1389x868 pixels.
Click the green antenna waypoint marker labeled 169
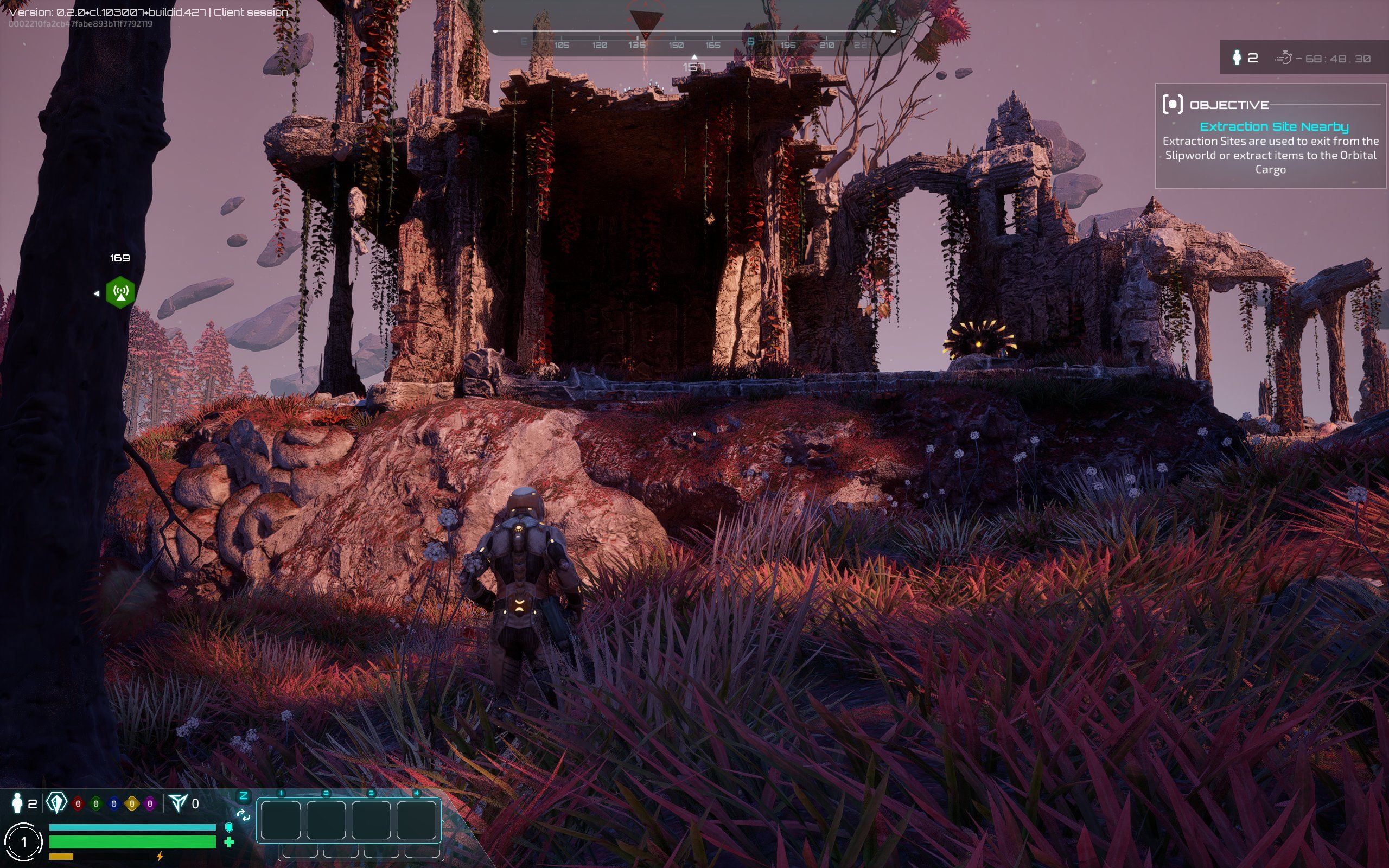coord(119,292)
